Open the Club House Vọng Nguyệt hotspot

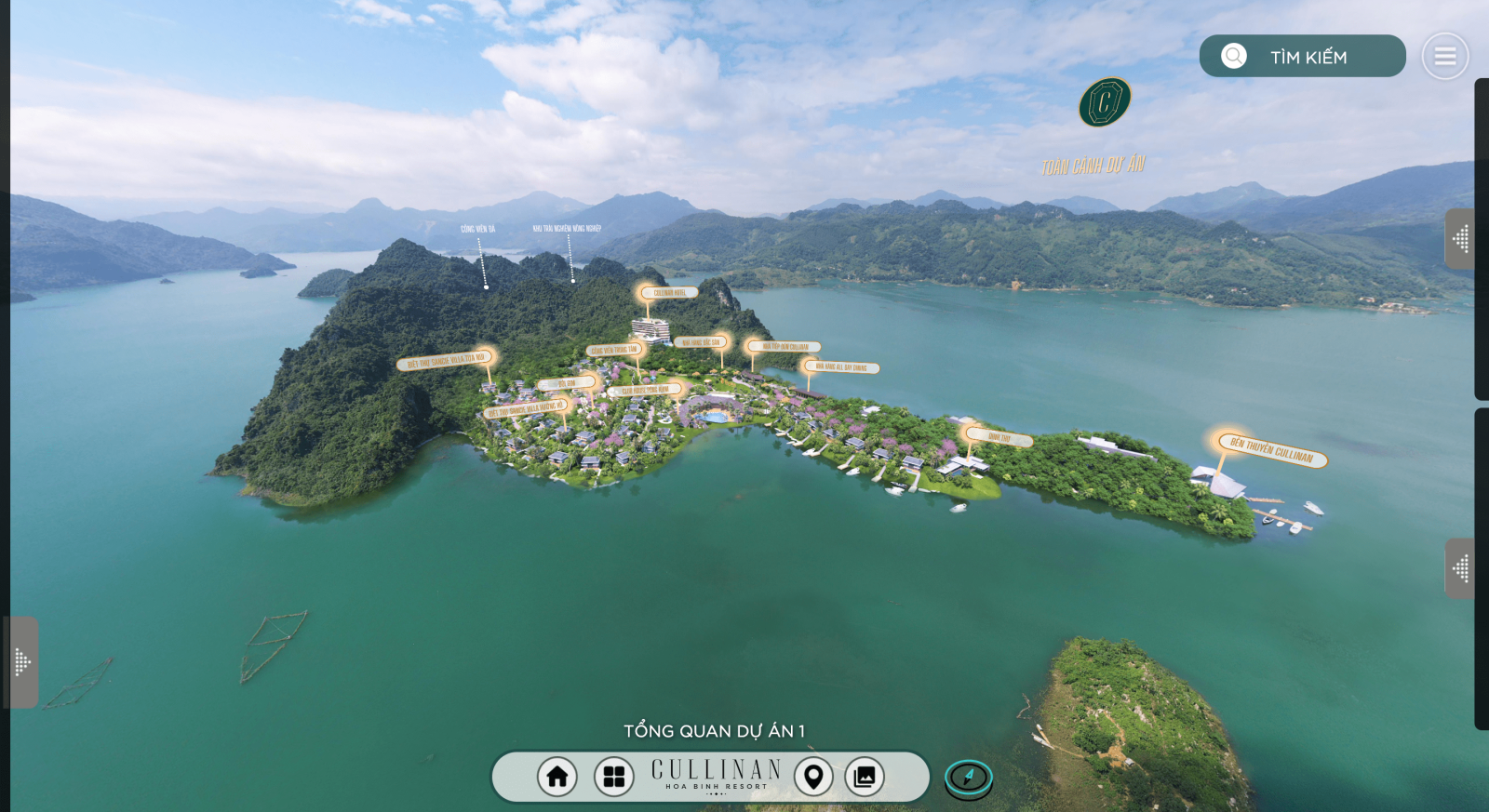point(645,391)
